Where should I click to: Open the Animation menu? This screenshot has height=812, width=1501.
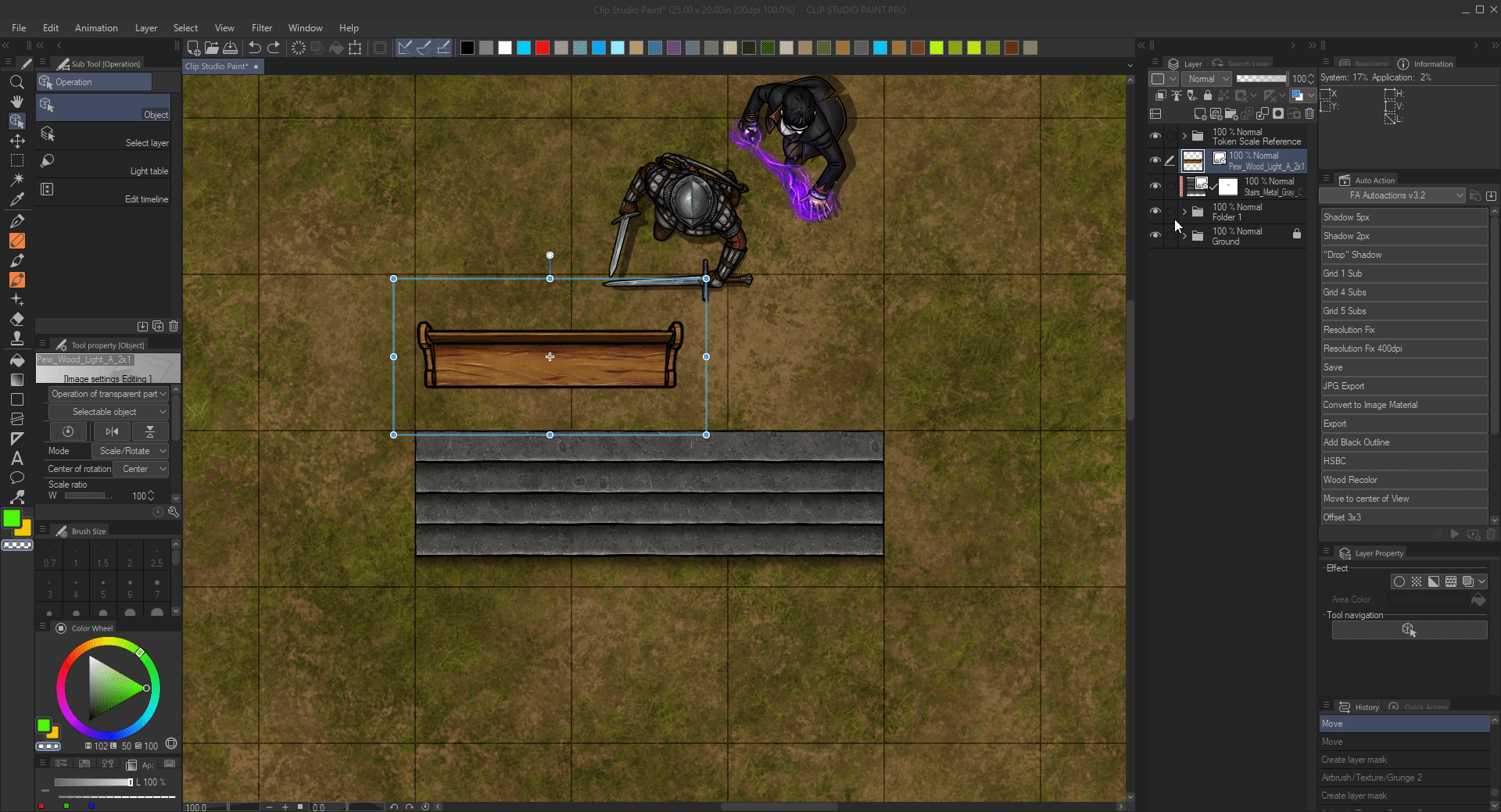tap(96, 28)
